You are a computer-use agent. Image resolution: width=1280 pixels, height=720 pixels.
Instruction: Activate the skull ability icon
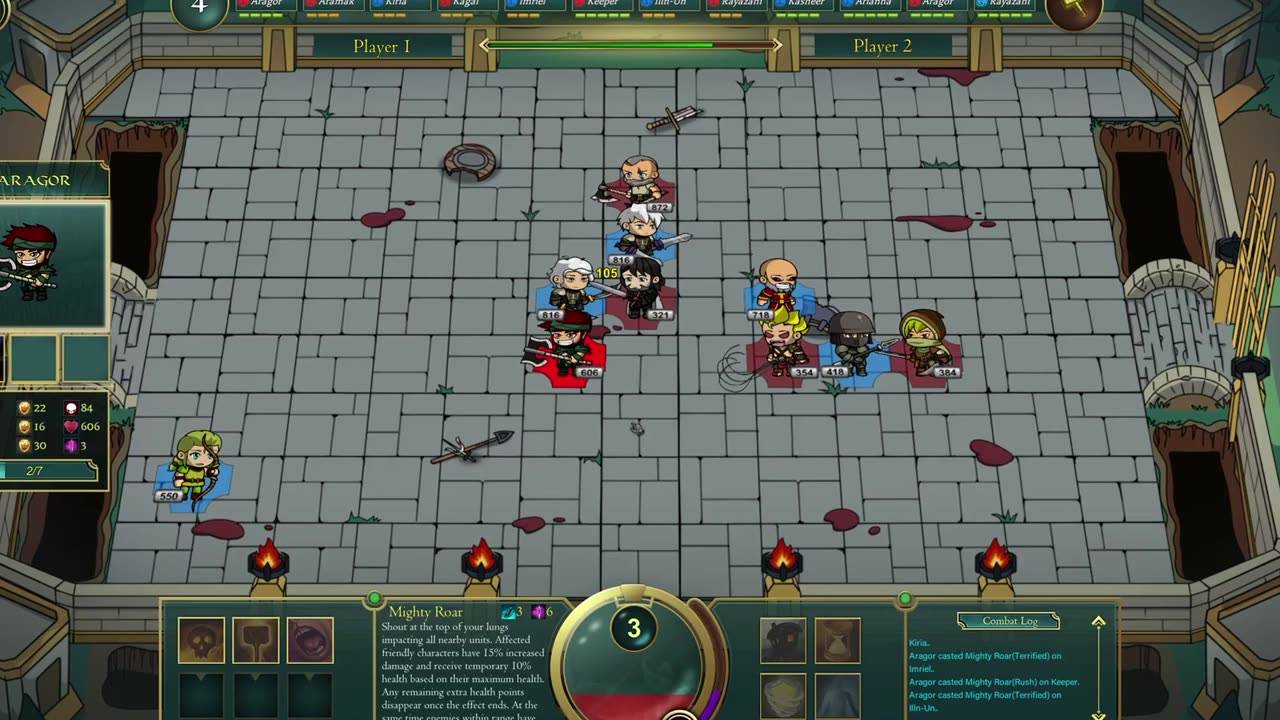[x=201, y=640]
